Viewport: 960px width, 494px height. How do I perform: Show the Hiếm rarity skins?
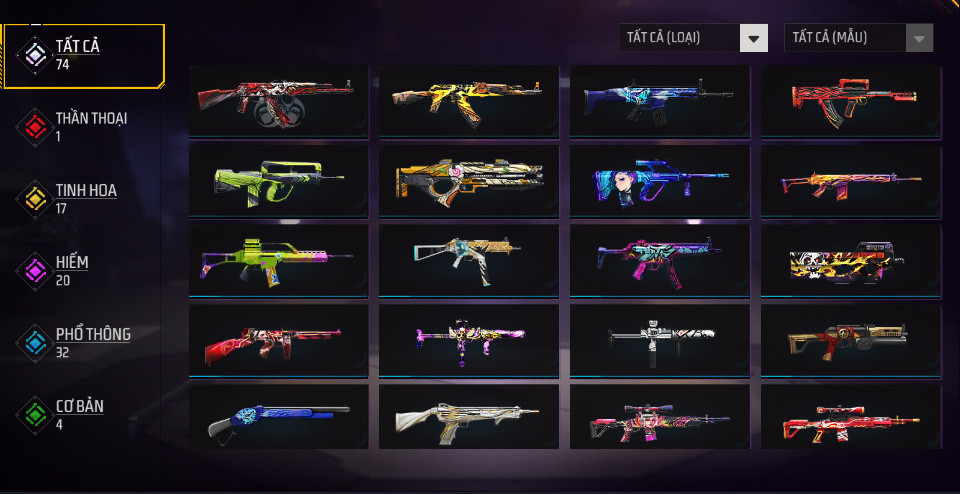(84, 270)
